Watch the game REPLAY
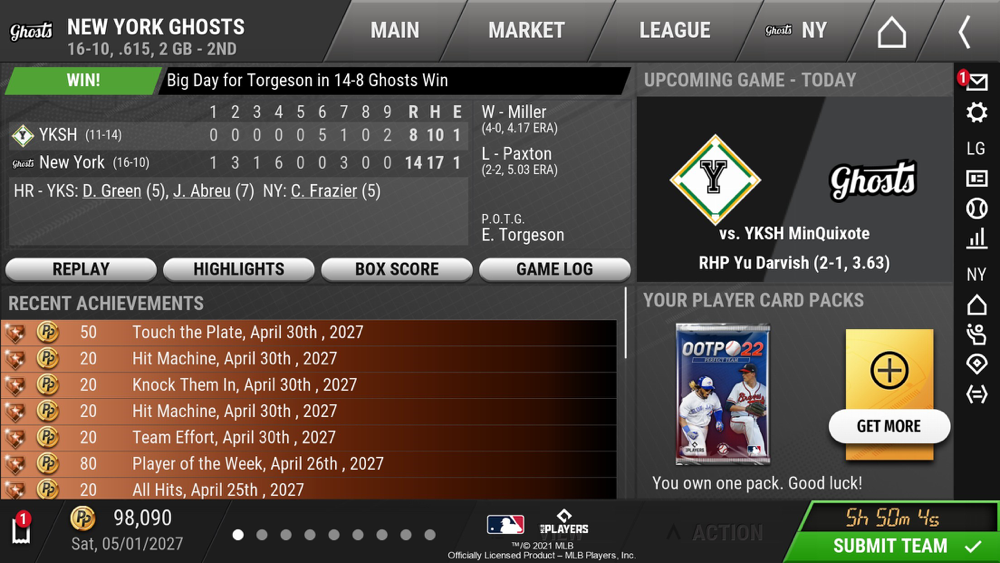The height and width of the screenshot is (563, 1000). (81, 269)
